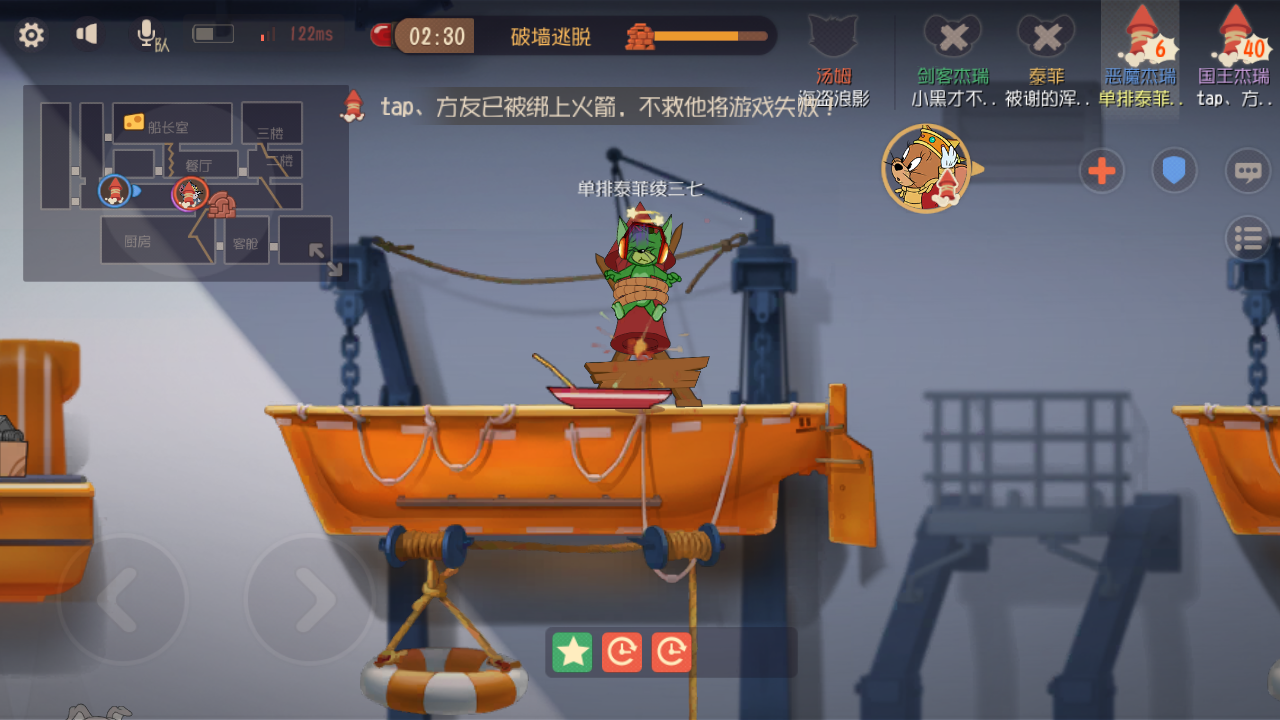Viewport: 1280px width, 720px height.
Task: Use the first red clock cooldown skill
Action: [x=621, y=652]
